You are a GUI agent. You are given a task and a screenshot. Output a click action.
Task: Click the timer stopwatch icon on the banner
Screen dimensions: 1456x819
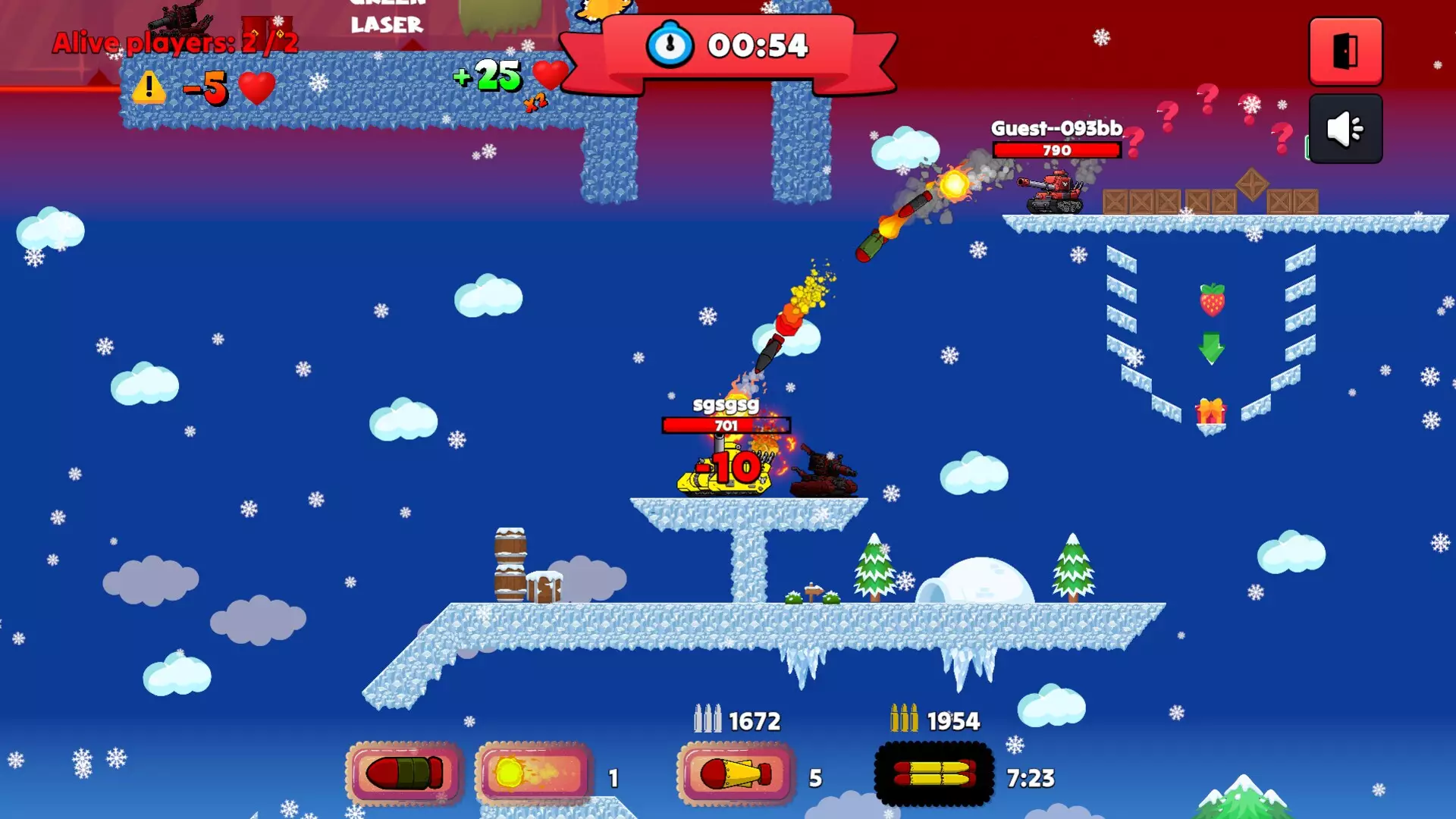[x=667, y=45]
